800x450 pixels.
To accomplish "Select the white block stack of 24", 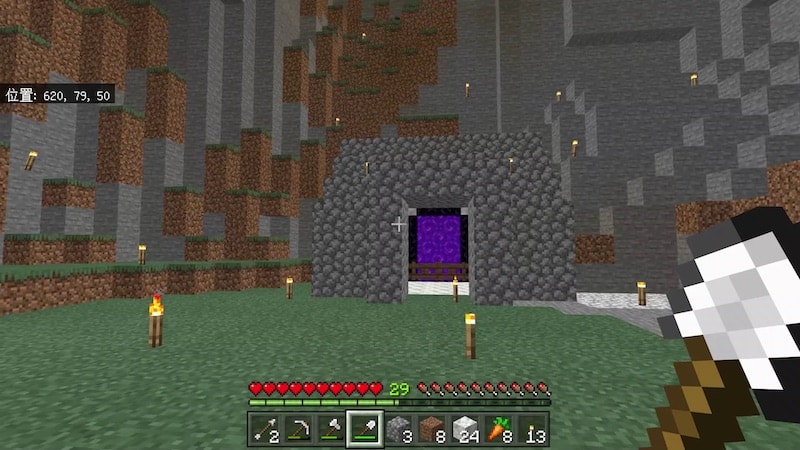I will [x=466, y=429].
